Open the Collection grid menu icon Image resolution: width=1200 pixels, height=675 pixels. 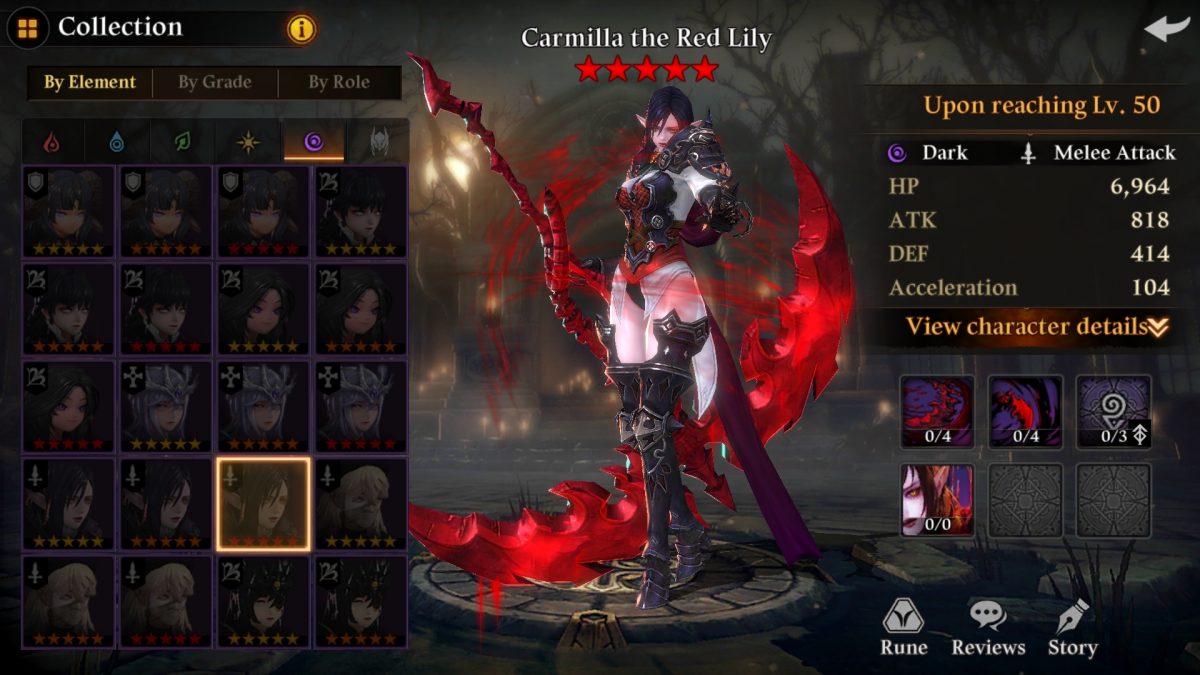pos(28,27)
